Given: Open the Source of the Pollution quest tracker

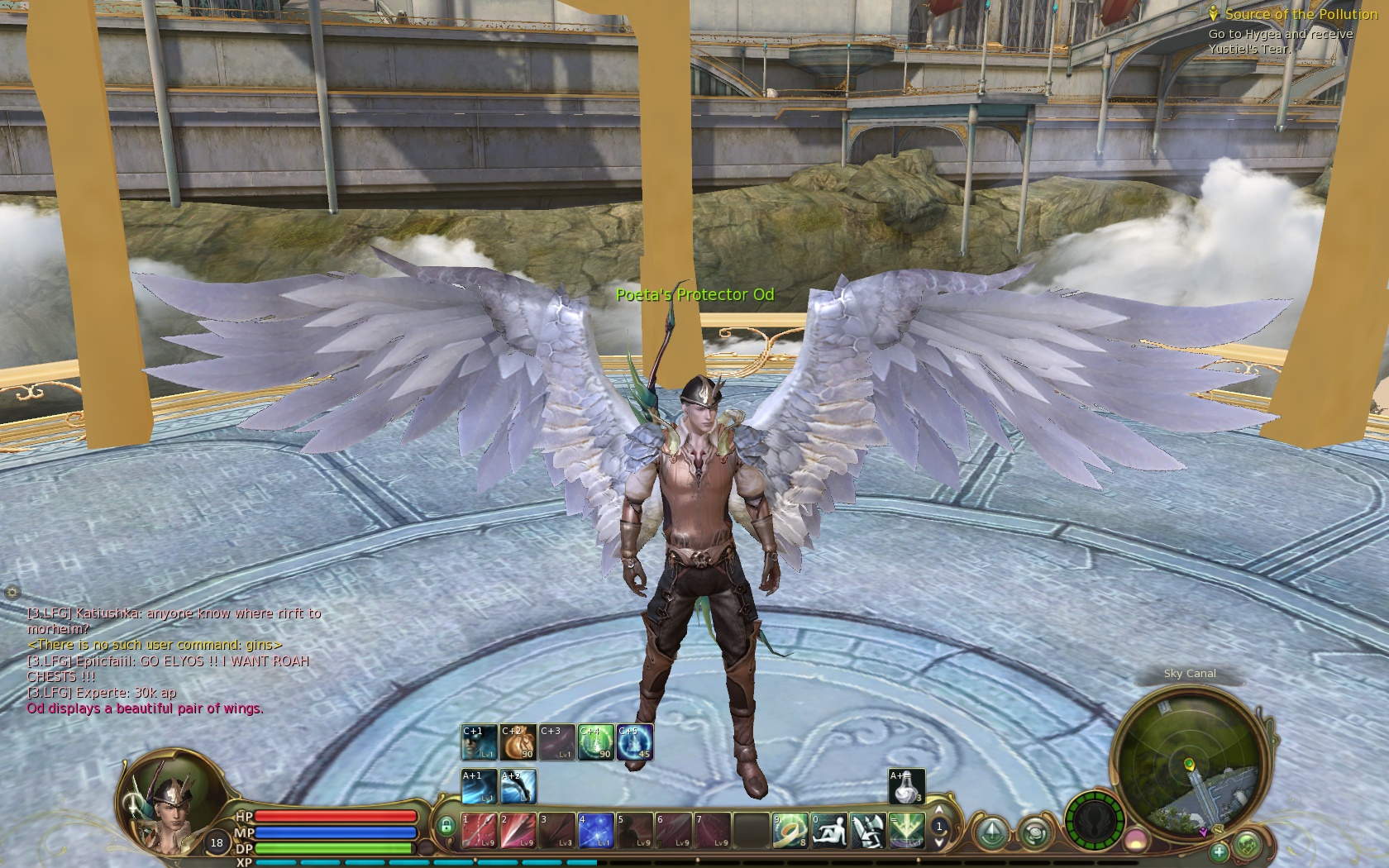Looking at the screenshot, I should click(1301, 14).
